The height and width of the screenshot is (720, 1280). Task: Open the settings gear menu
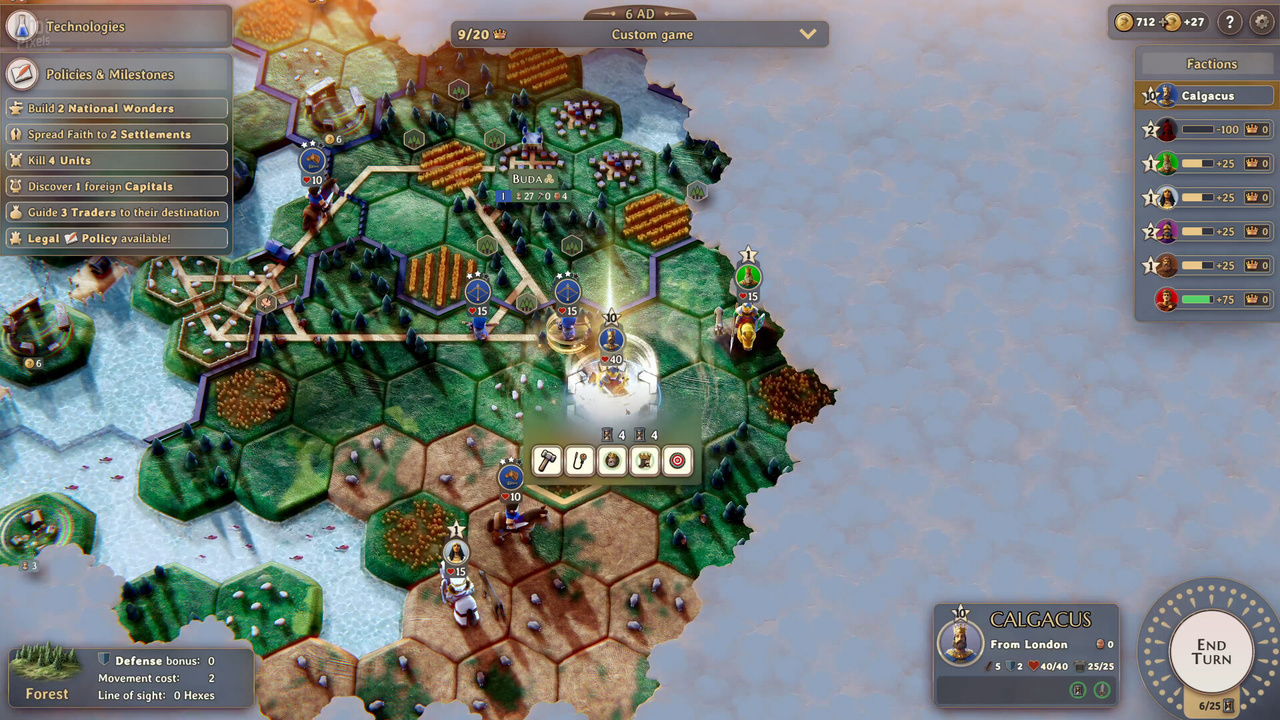click(x=1262, y=22)
